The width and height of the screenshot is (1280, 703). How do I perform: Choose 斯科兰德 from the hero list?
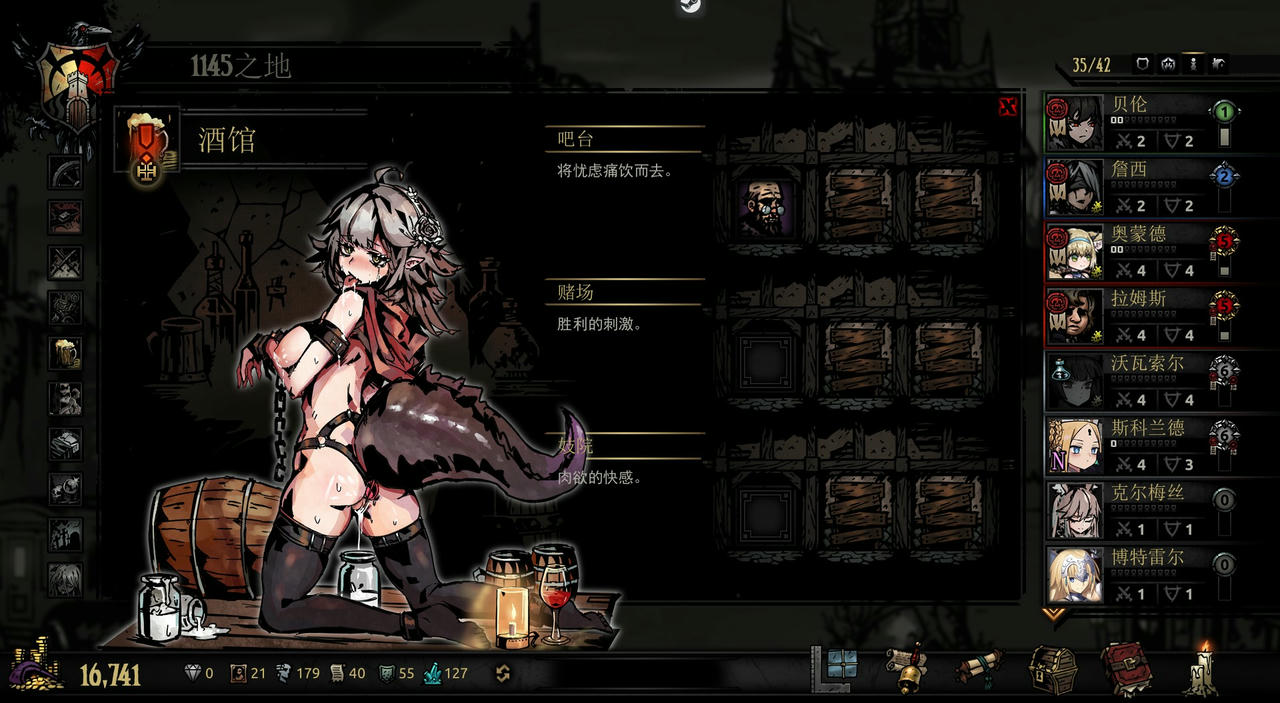1130,444
